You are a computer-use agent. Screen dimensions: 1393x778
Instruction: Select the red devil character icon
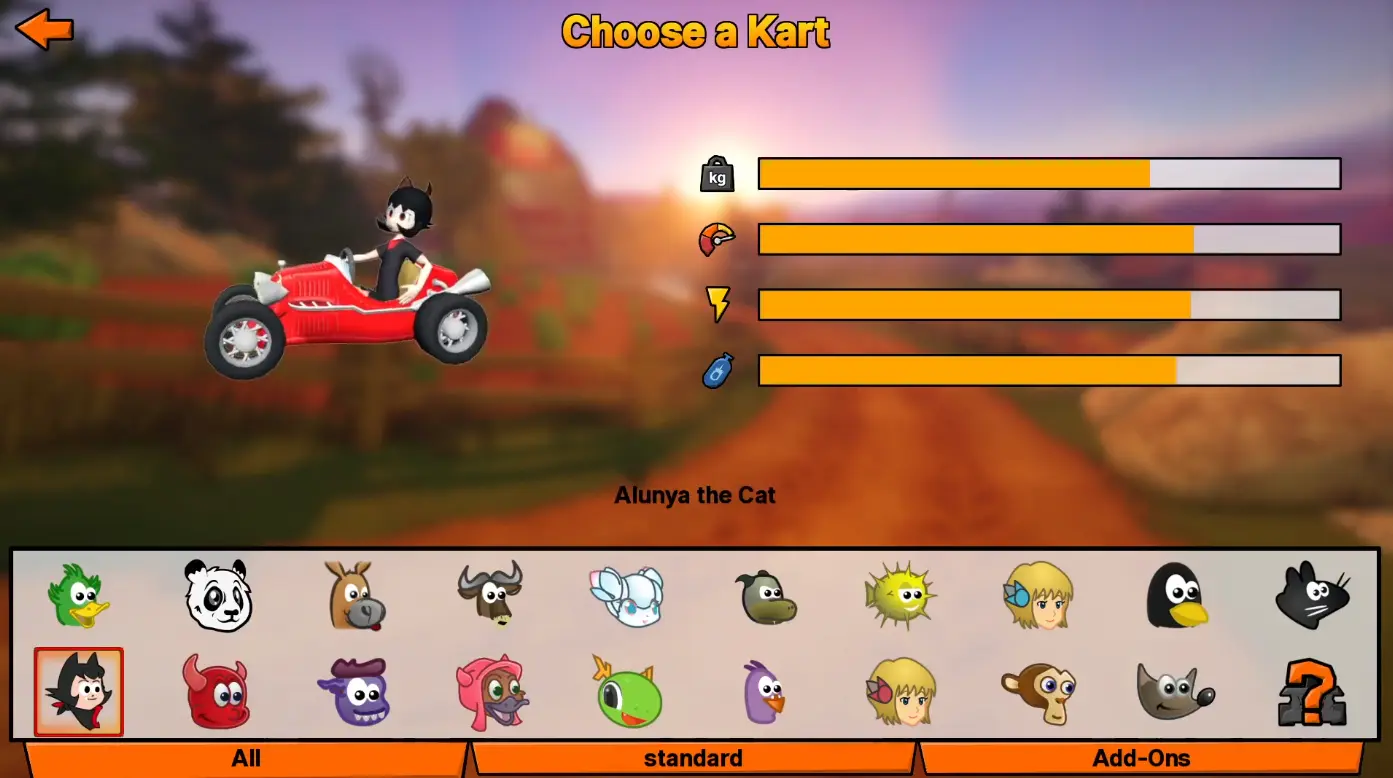tap(216, 691)
